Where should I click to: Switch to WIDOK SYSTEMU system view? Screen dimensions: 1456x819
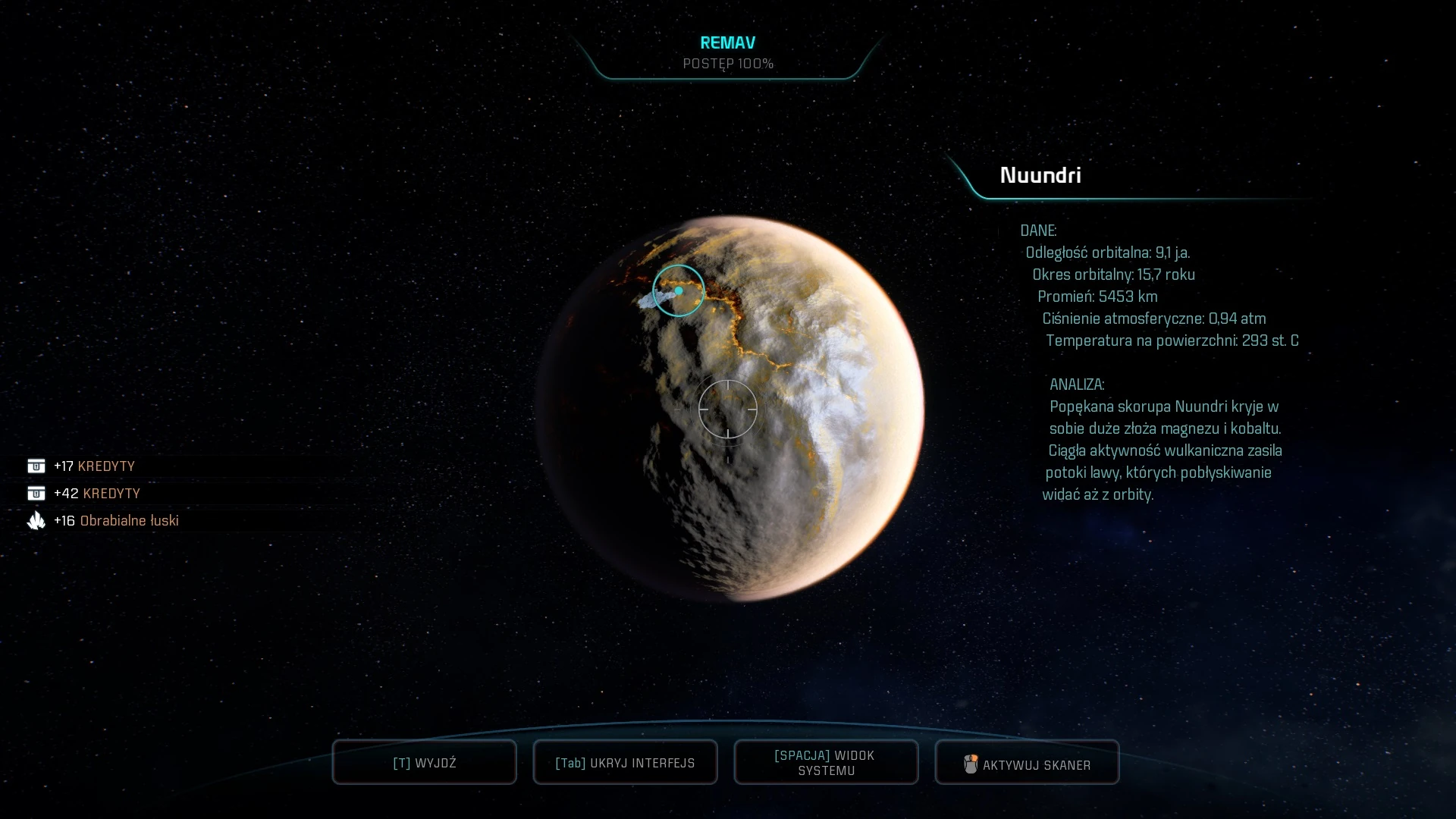(826, 762)
